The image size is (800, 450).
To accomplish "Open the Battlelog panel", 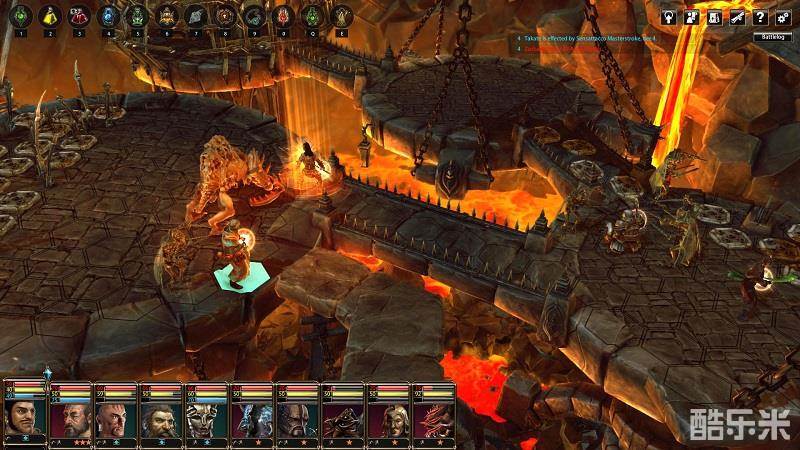I will click(775, 38).
